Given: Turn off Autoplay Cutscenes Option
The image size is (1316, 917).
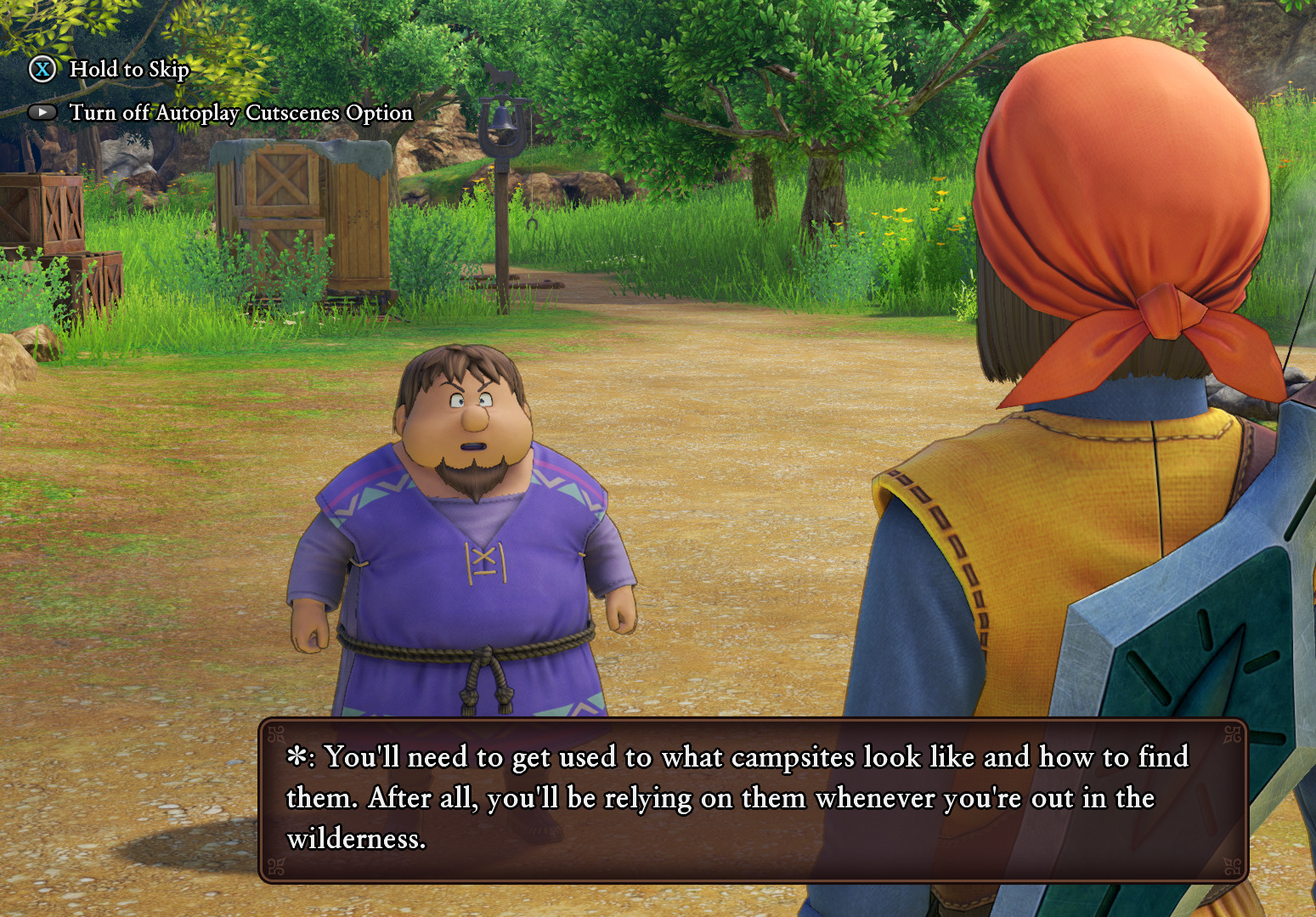Looking at the screenshot, I should 240,112.
